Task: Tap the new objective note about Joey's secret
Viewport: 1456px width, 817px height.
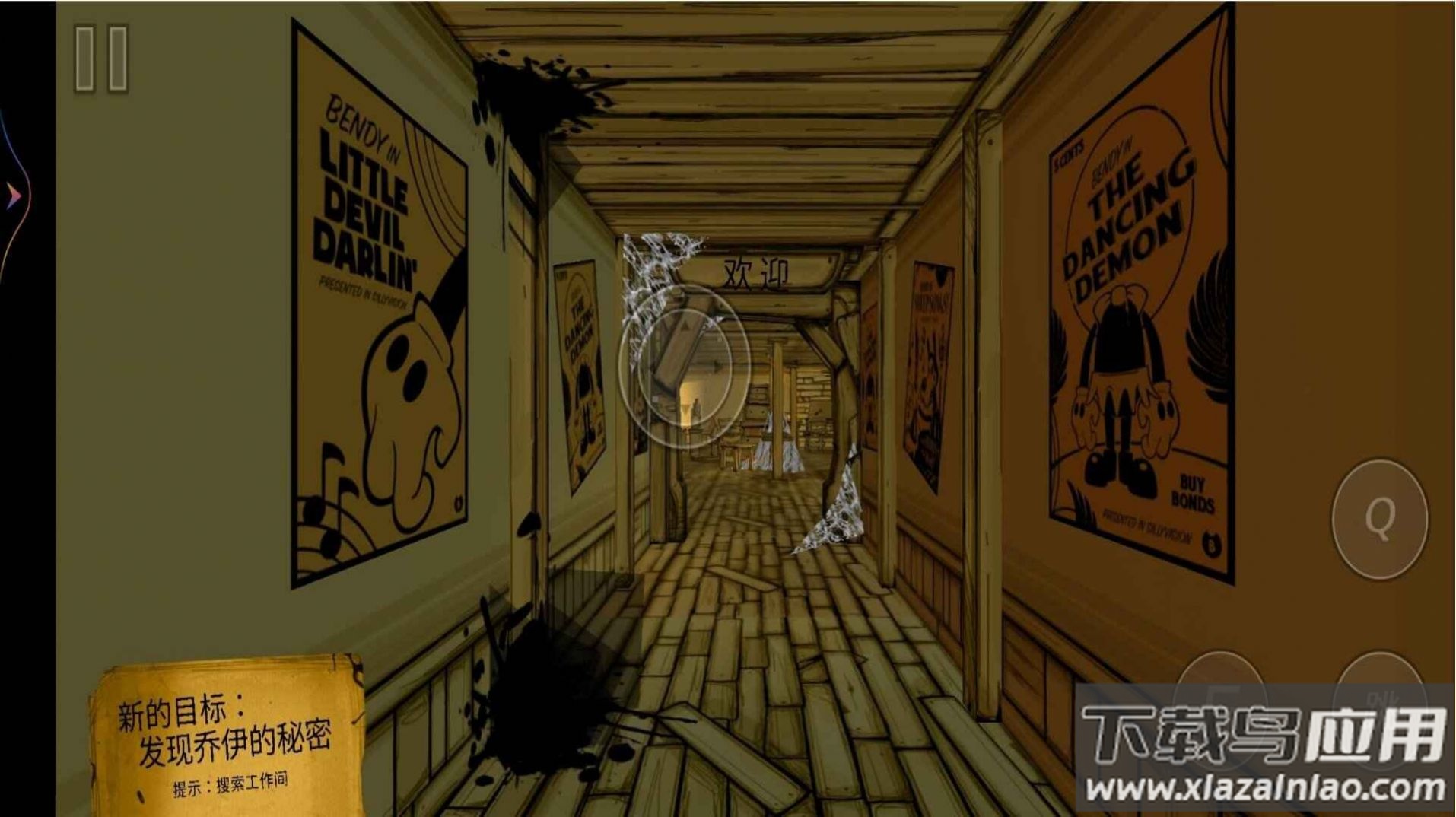Action: (226, 738)
